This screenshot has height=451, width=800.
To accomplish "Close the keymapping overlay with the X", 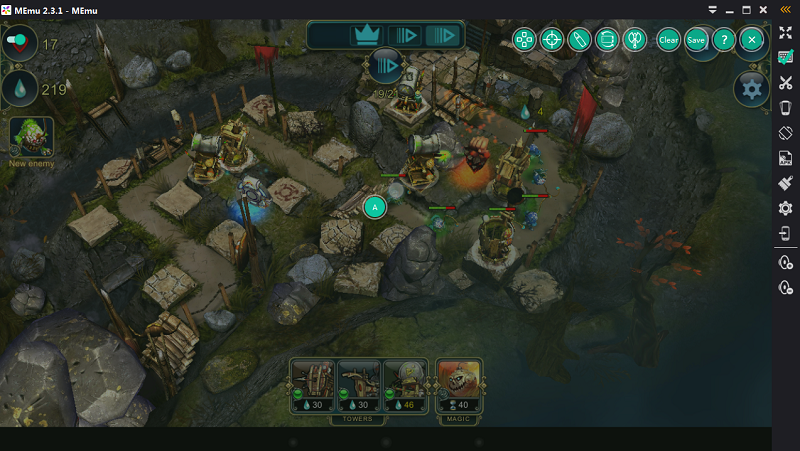I will tap(752, 40).
